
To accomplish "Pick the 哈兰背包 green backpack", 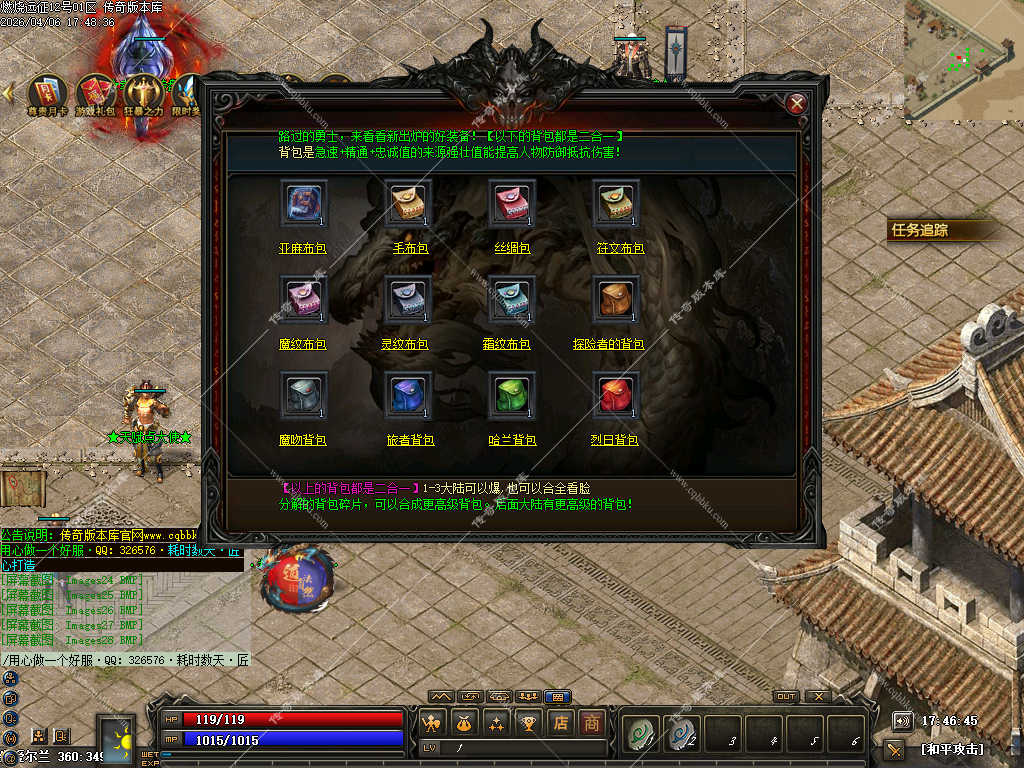I will coord(512,396).
